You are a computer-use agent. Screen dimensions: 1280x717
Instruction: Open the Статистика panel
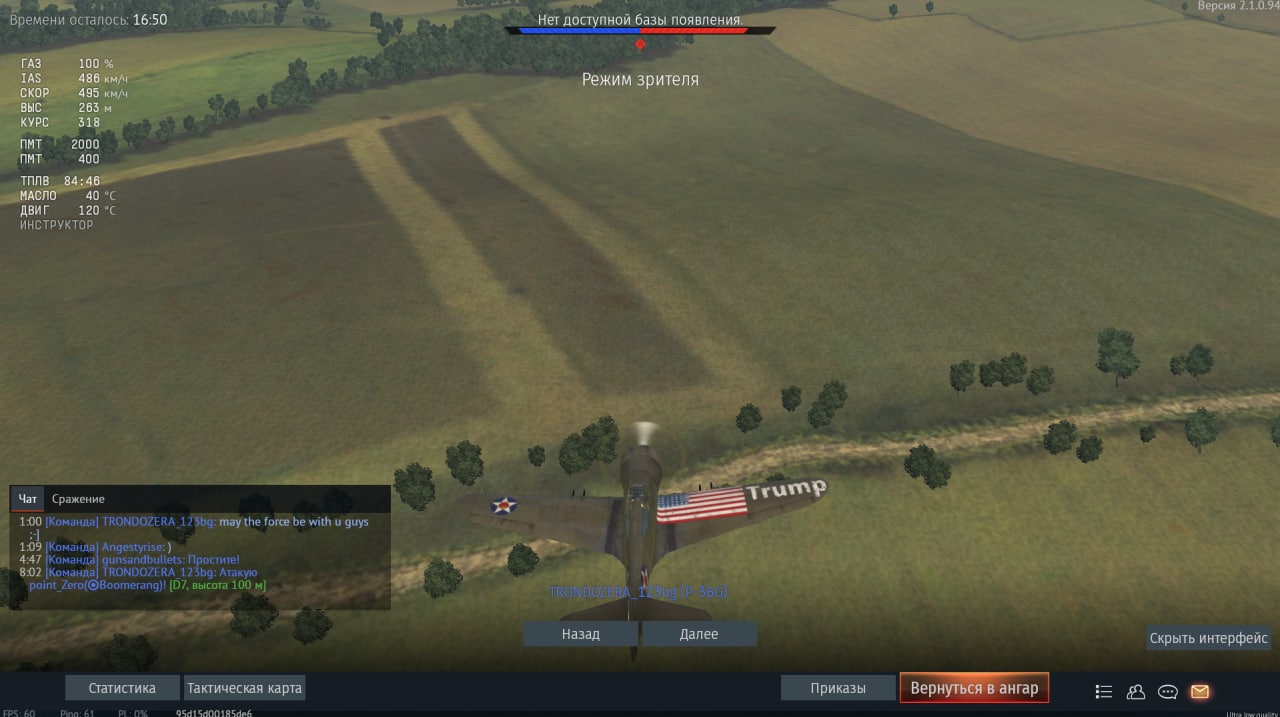pos(122,688)
